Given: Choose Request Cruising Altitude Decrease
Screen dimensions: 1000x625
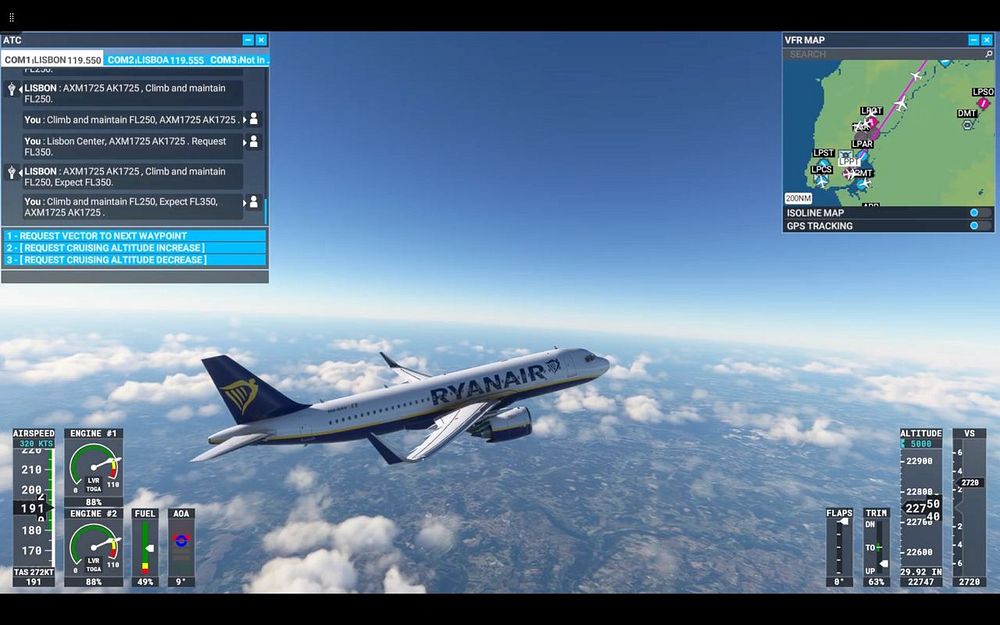Looking at the screenshot, I should (x=134, y=260).
